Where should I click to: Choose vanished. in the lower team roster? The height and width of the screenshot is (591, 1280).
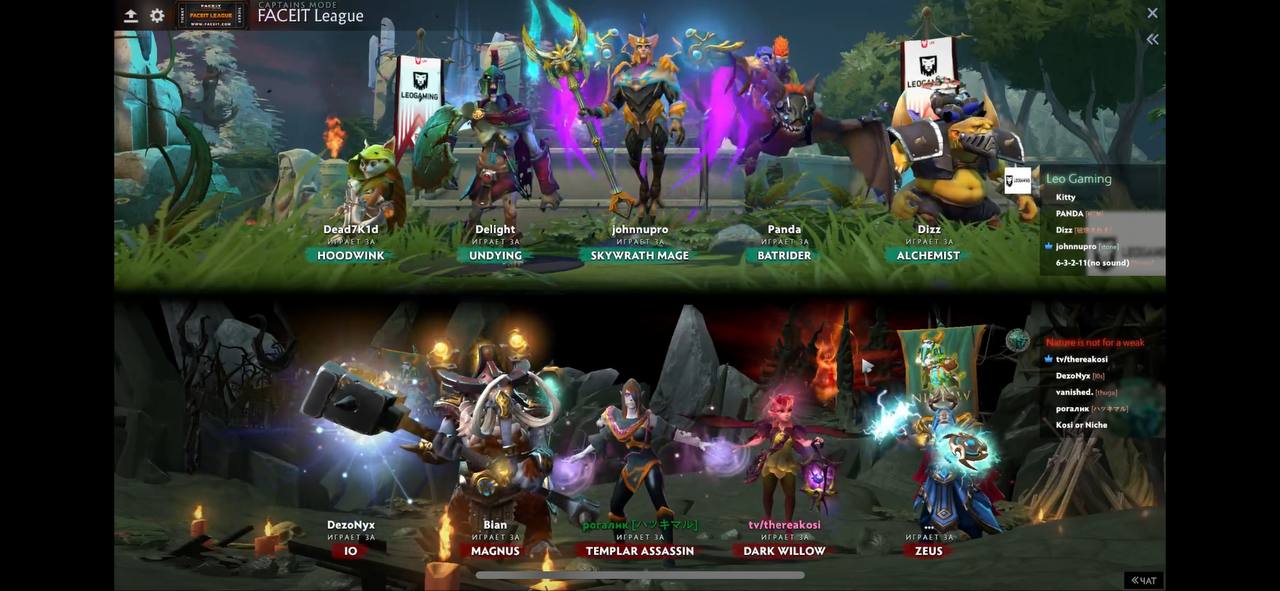pos(1074,392)
